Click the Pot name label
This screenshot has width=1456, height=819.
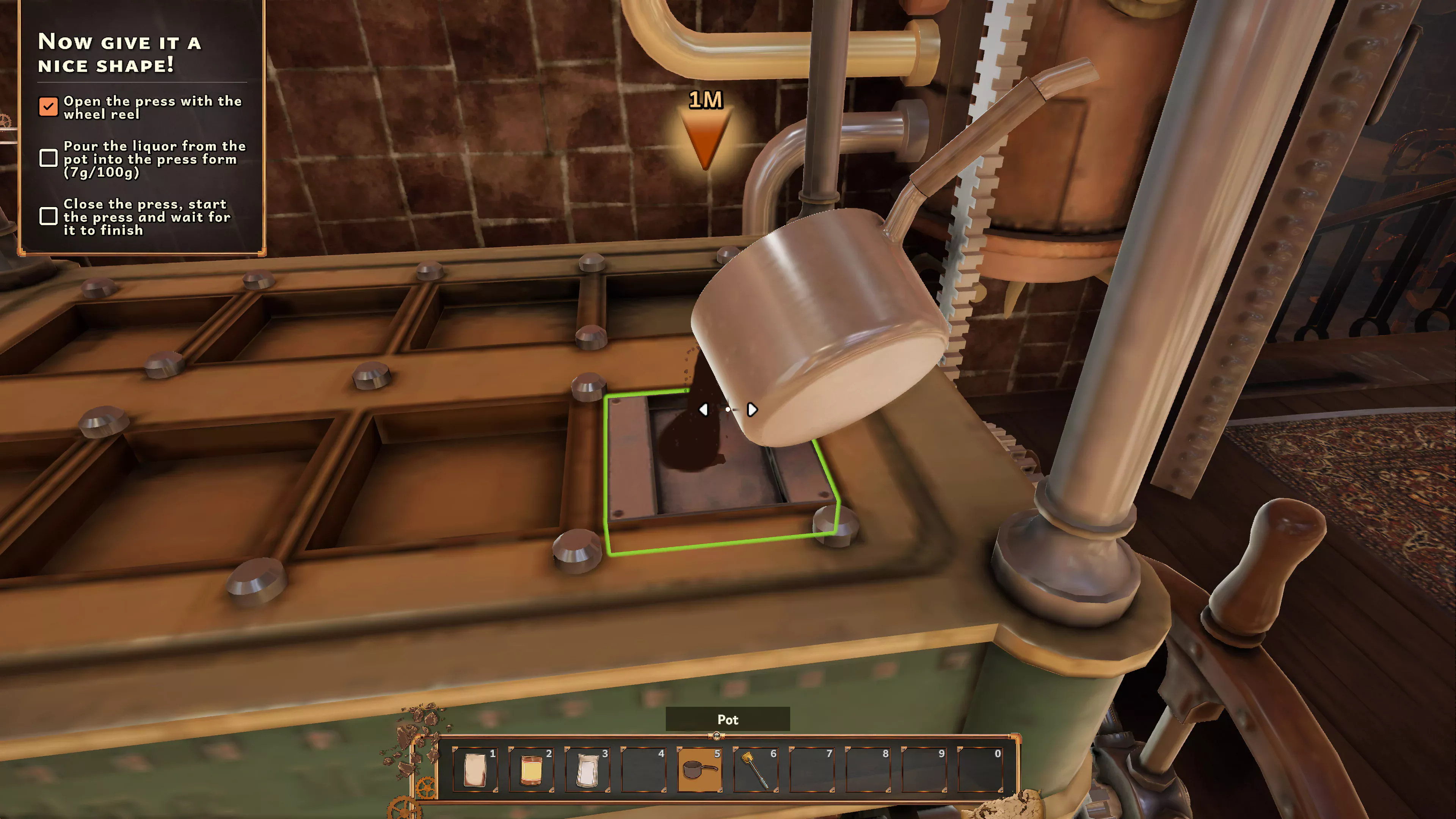point(728,720)
